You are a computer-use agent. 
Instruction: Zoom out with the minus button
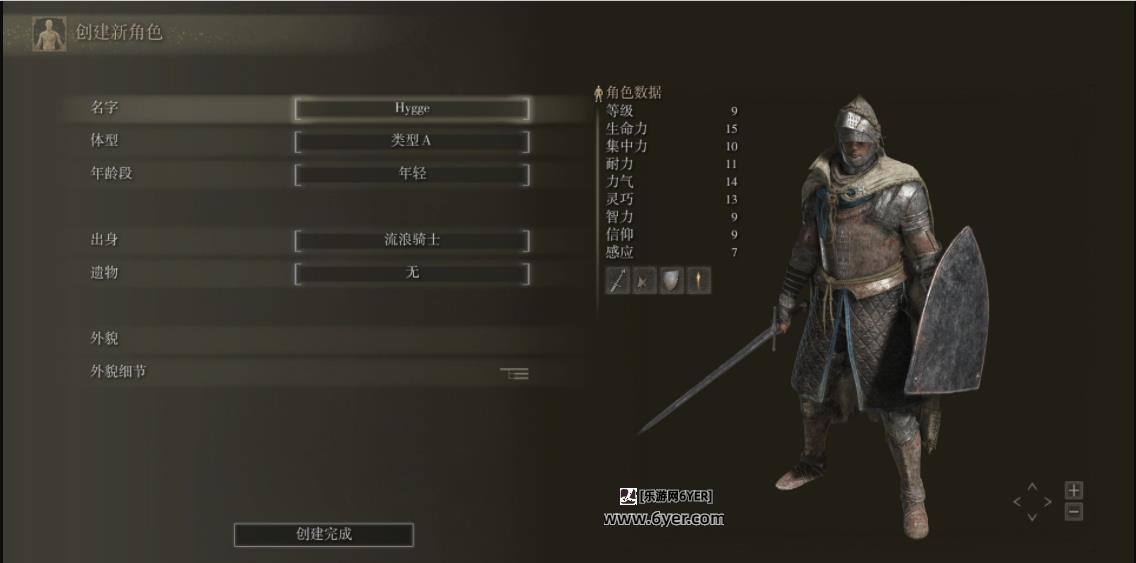1073,512
